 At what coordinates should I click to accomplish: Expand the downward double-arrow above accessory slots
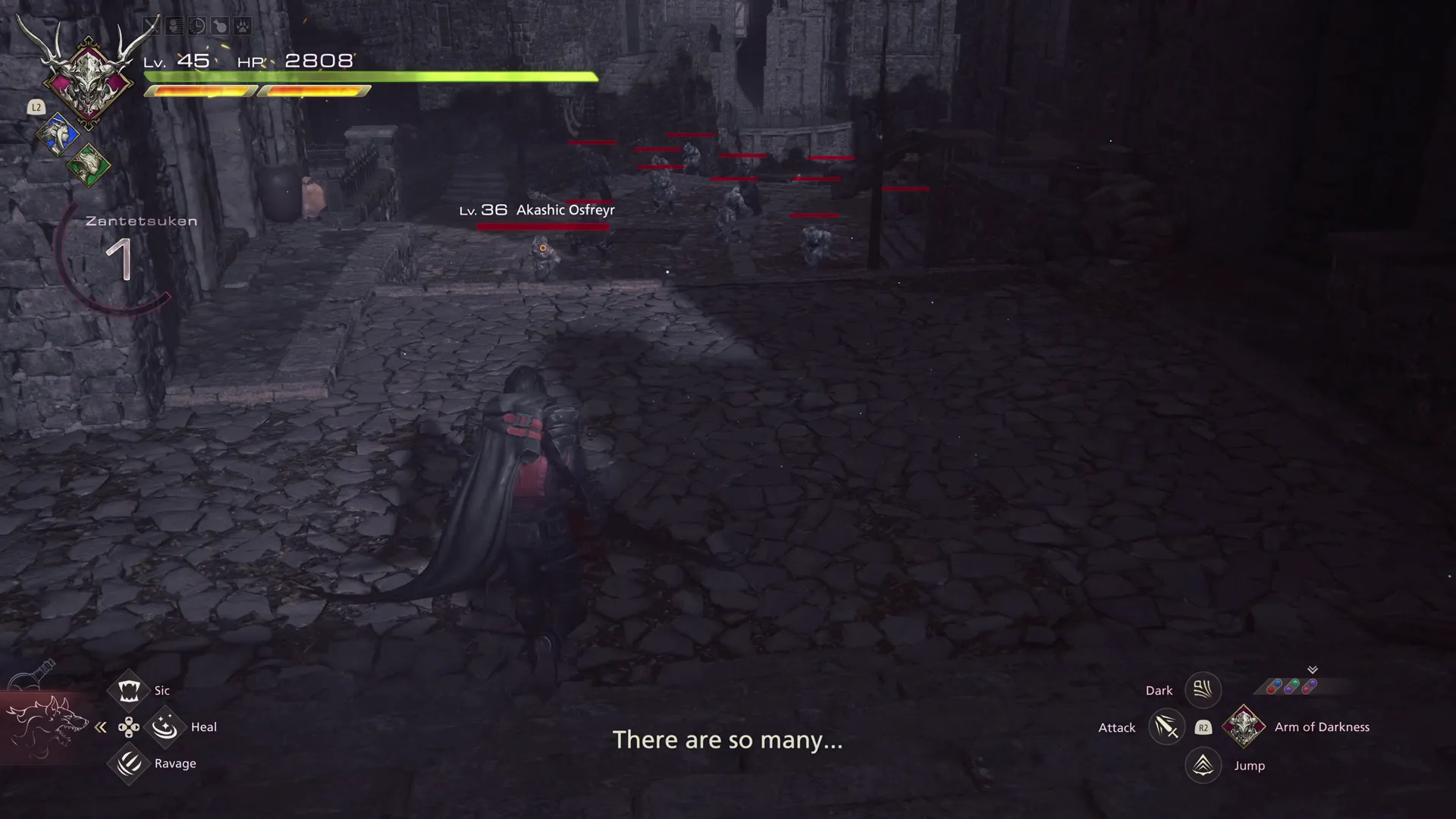tap(1311, 670)
